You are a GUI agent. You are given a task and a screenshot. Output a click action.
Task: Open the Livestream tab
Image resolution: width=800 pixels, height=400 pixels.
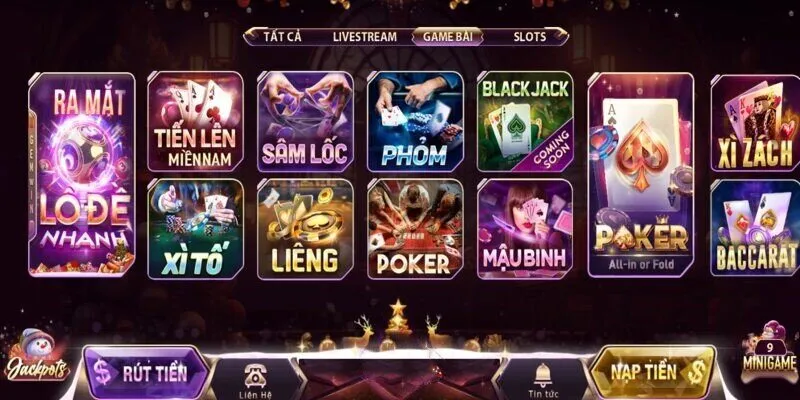(364, 36)
